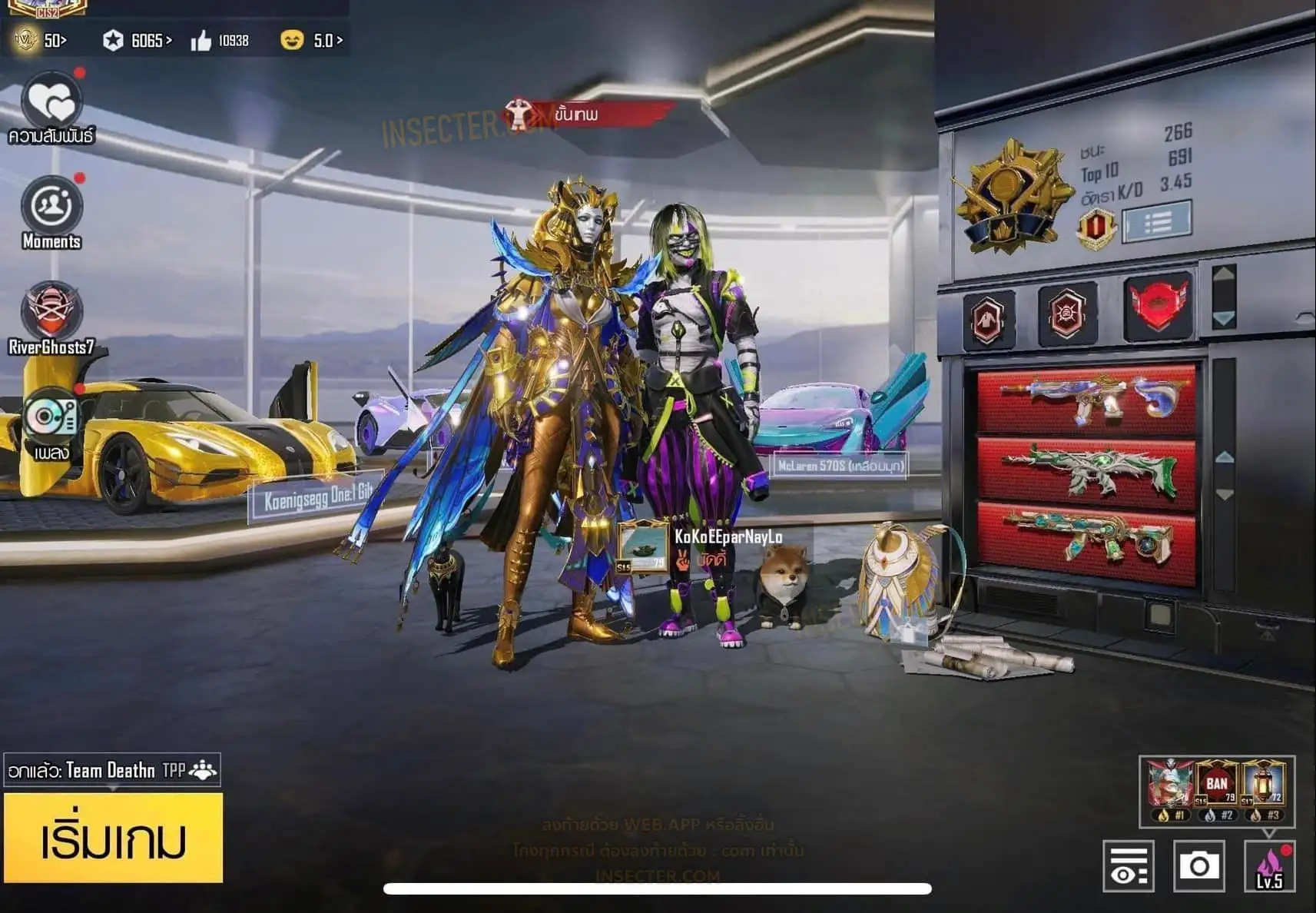The height and width of the screenshot is (913, 1316).
Task: Open the detailed stats list button
Action: pyautogui.click(x=1157, y=222)
